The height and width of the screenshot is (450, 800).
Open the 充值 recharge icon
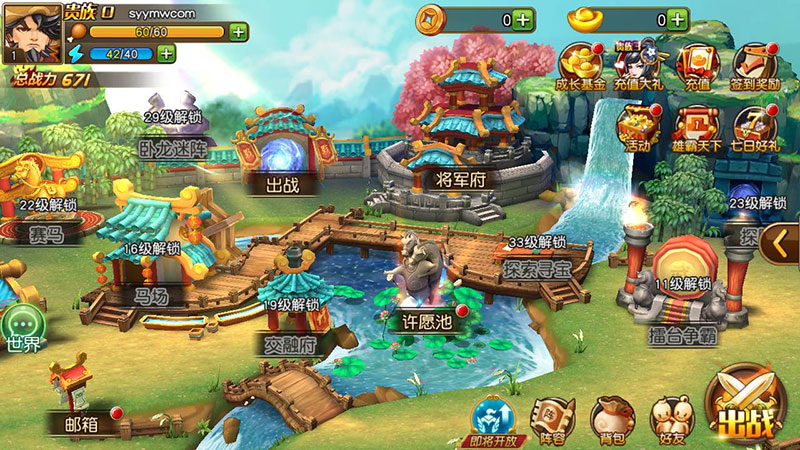(x=697, y=66)
